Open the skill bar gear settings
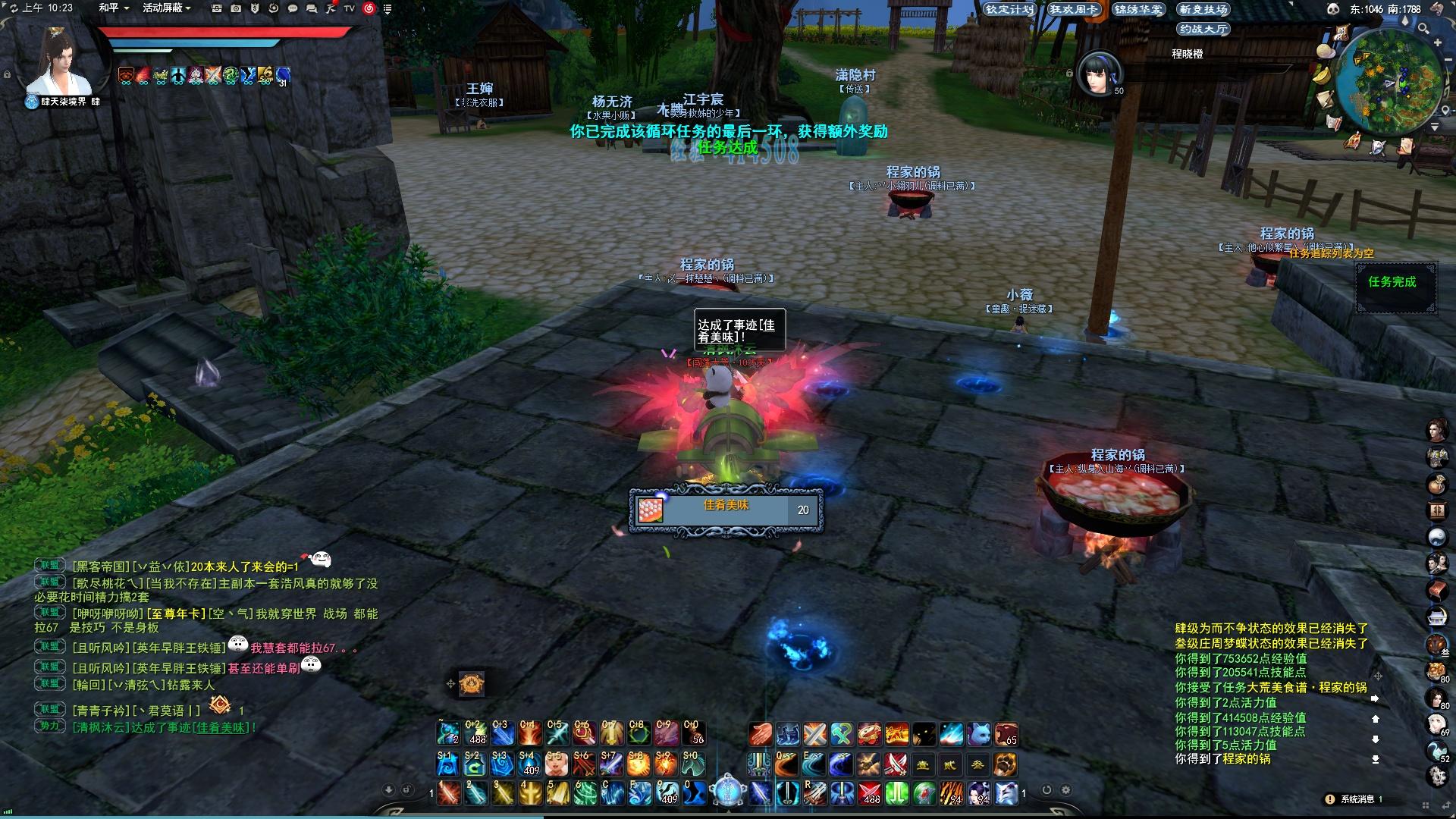 [1065, 790]
